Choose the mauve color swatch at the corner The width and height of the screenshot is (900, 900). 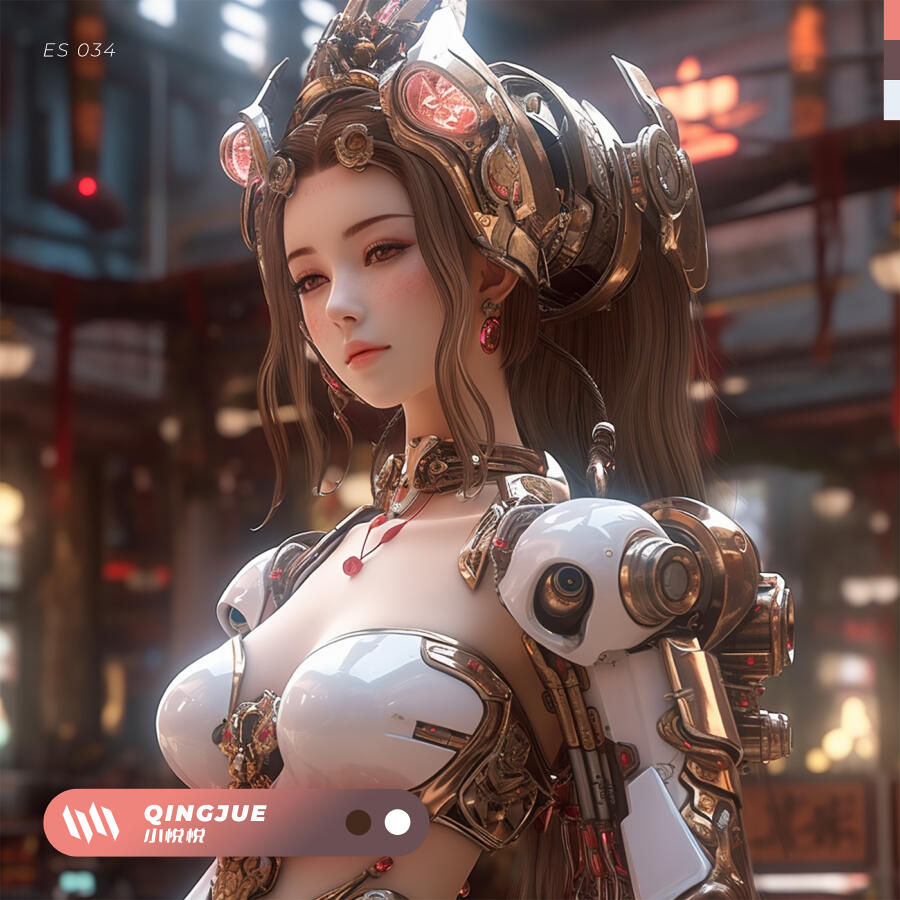[892, 59]
